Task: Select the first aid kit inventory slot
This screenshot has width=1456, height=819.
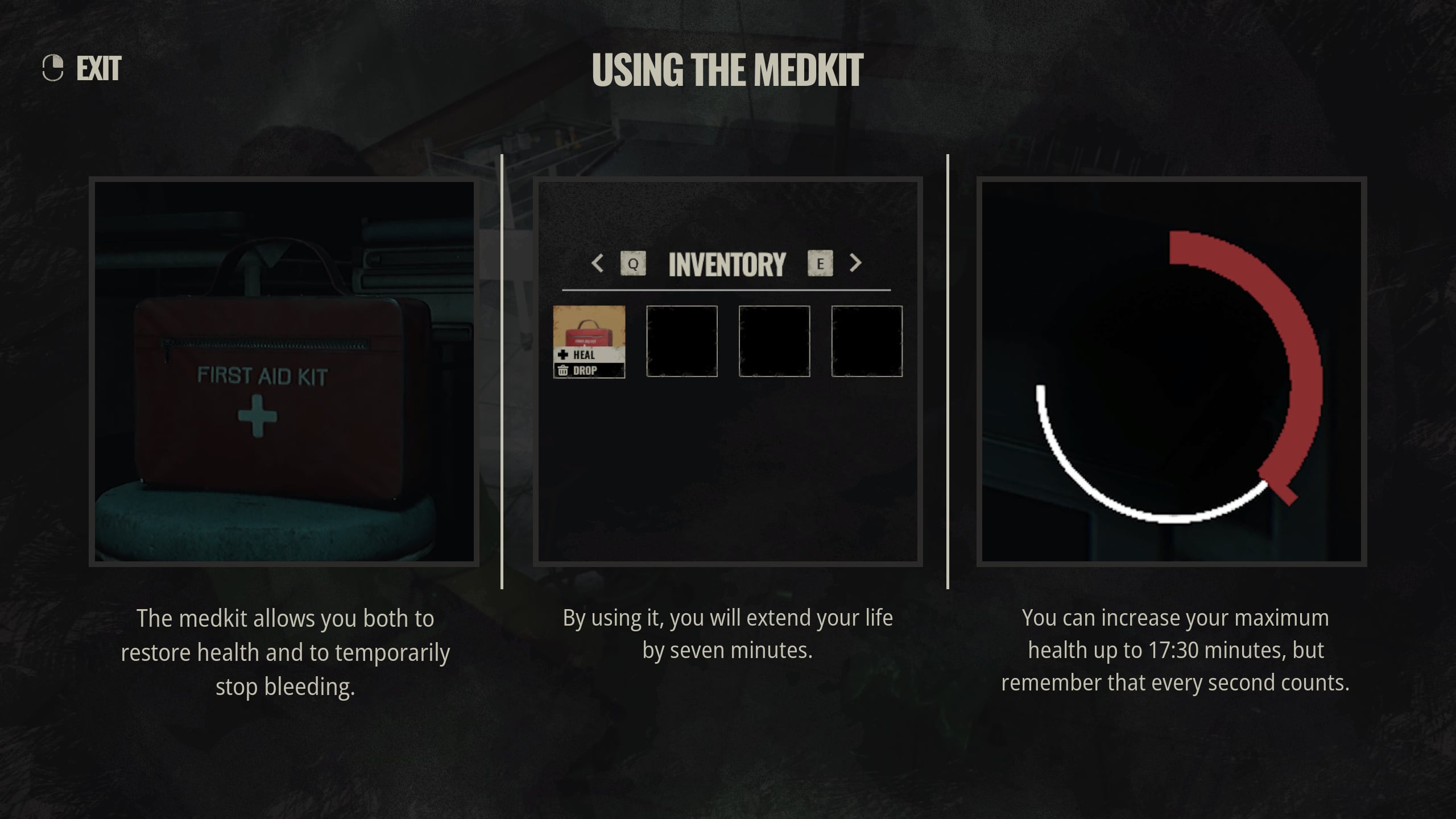Action: click(589, 326)
